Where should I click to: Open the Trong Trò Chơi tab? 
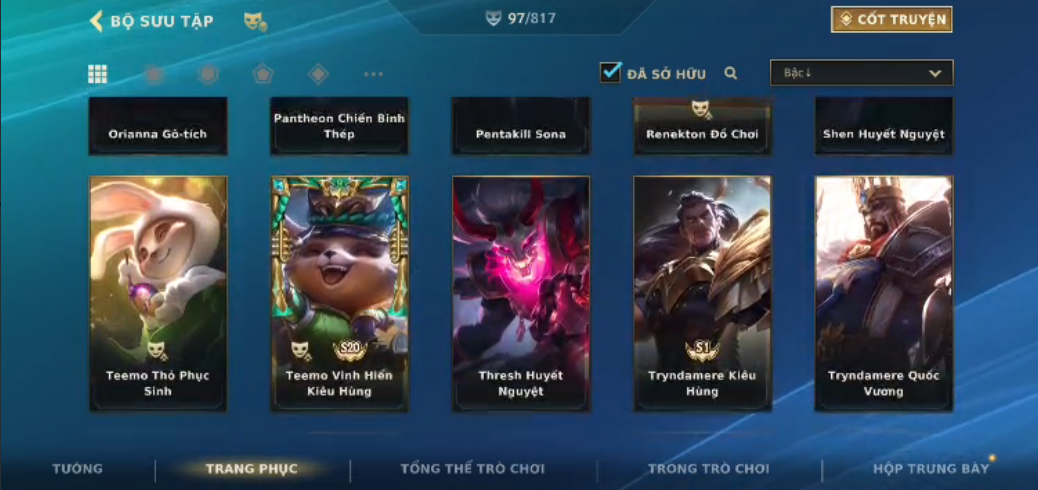click(x=709, y=469)
